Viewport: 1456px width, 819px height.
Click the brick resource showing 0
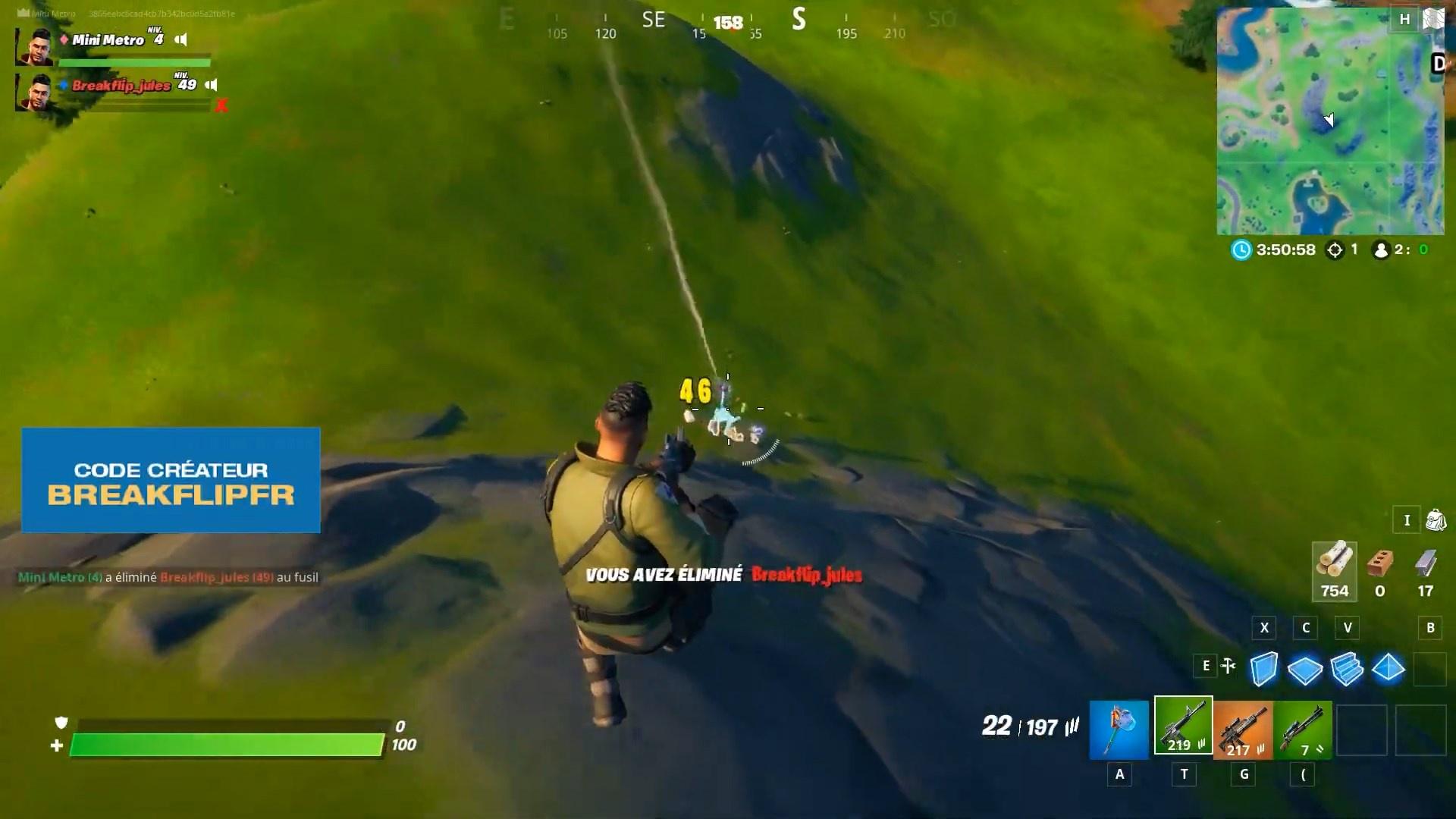coord(1381,569)
